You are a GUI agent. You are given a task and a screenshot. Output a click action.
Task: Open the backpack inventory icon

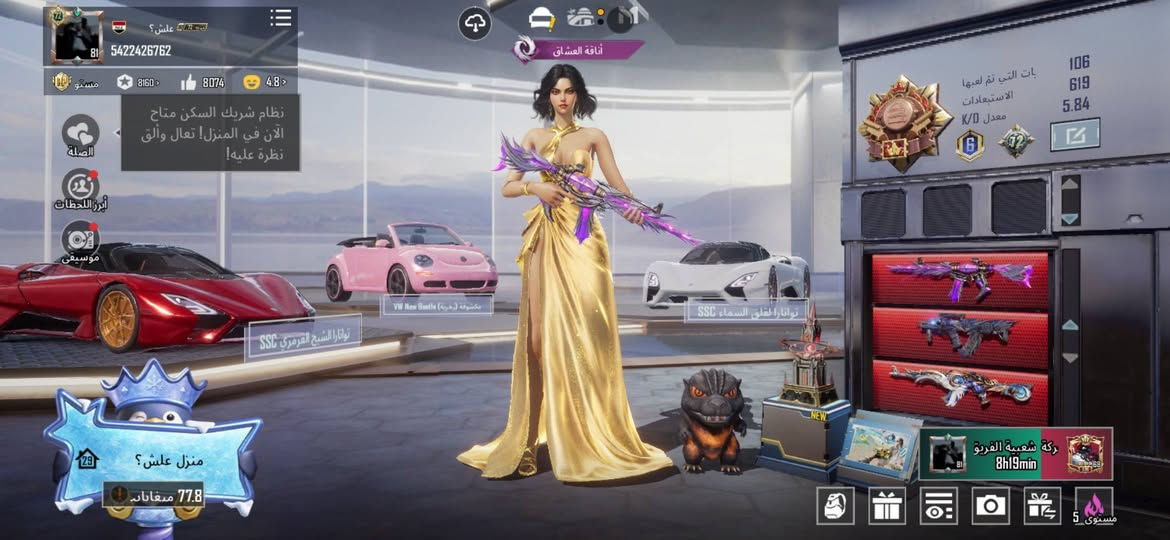(x=835, y=506)
